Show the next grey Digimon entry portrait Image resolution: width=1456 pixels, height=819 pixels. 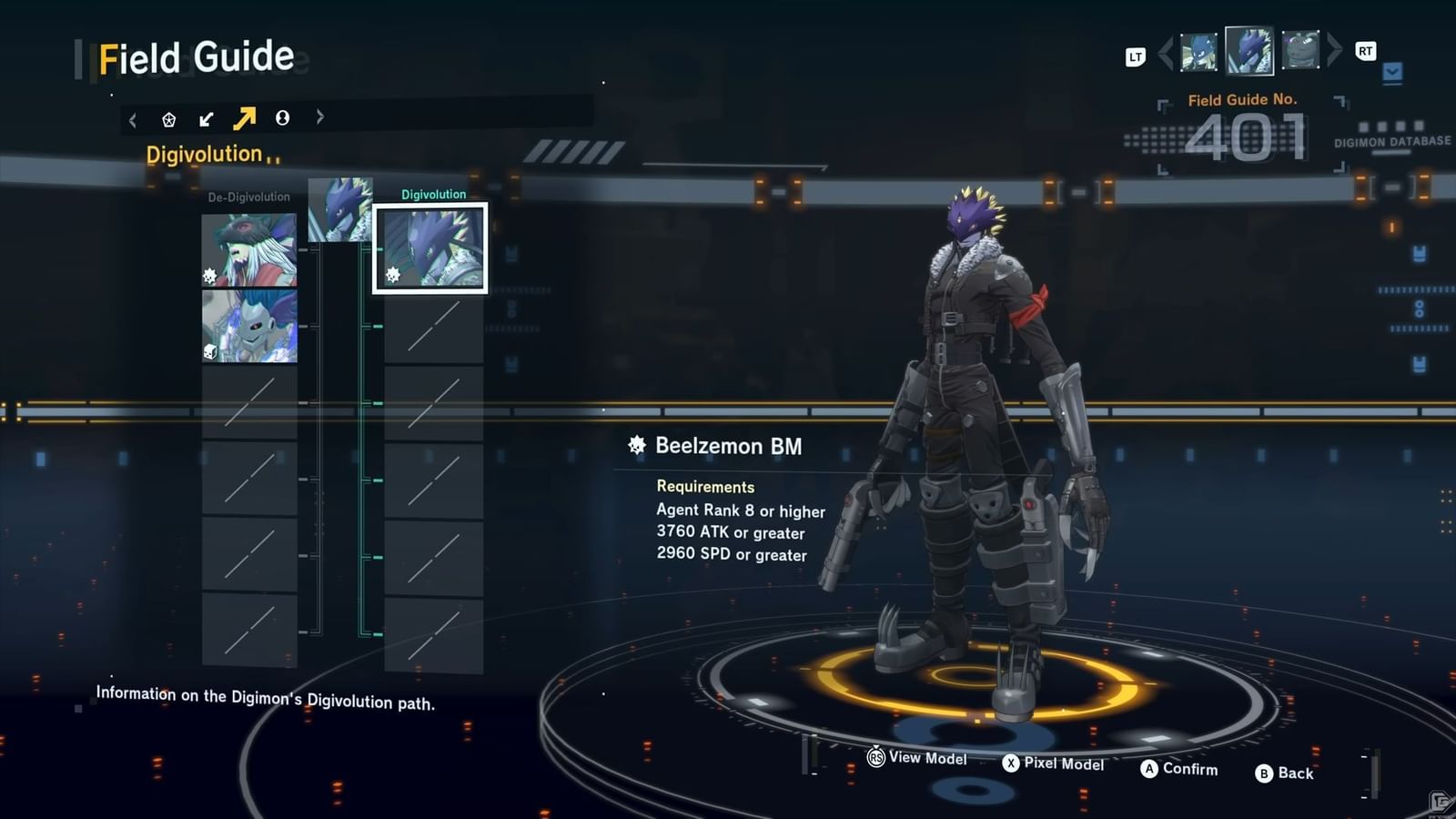1300,50
